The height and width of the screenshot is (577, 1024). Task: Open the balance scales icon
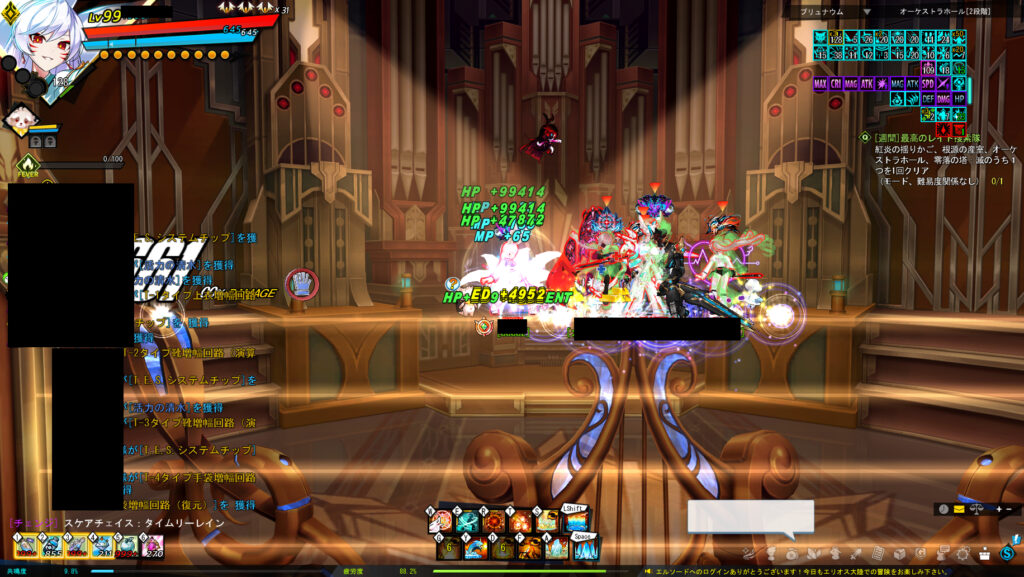click(x=974, y=509)
